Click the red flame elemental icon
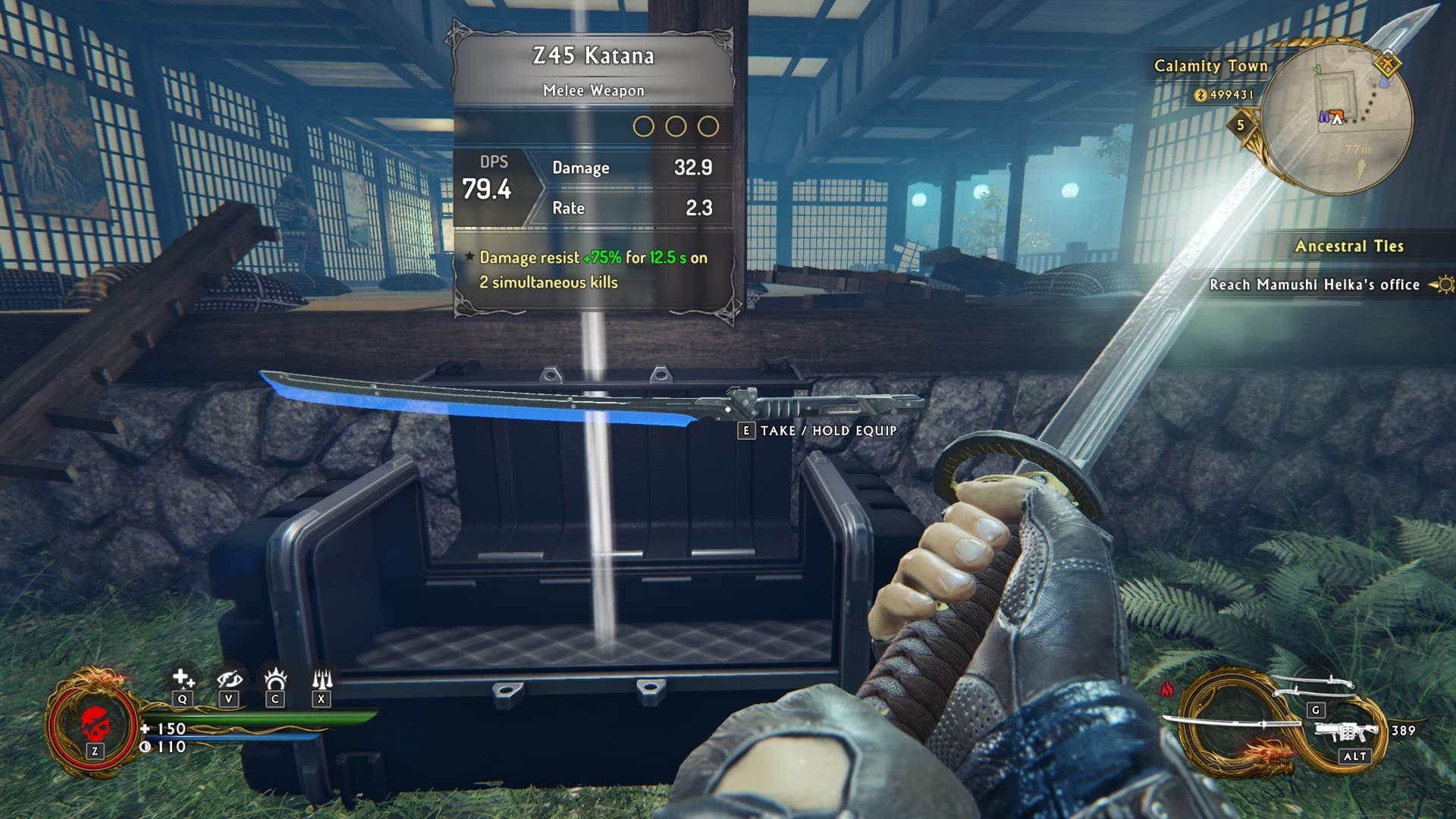1456x819 pixels. click(1167, 689)
